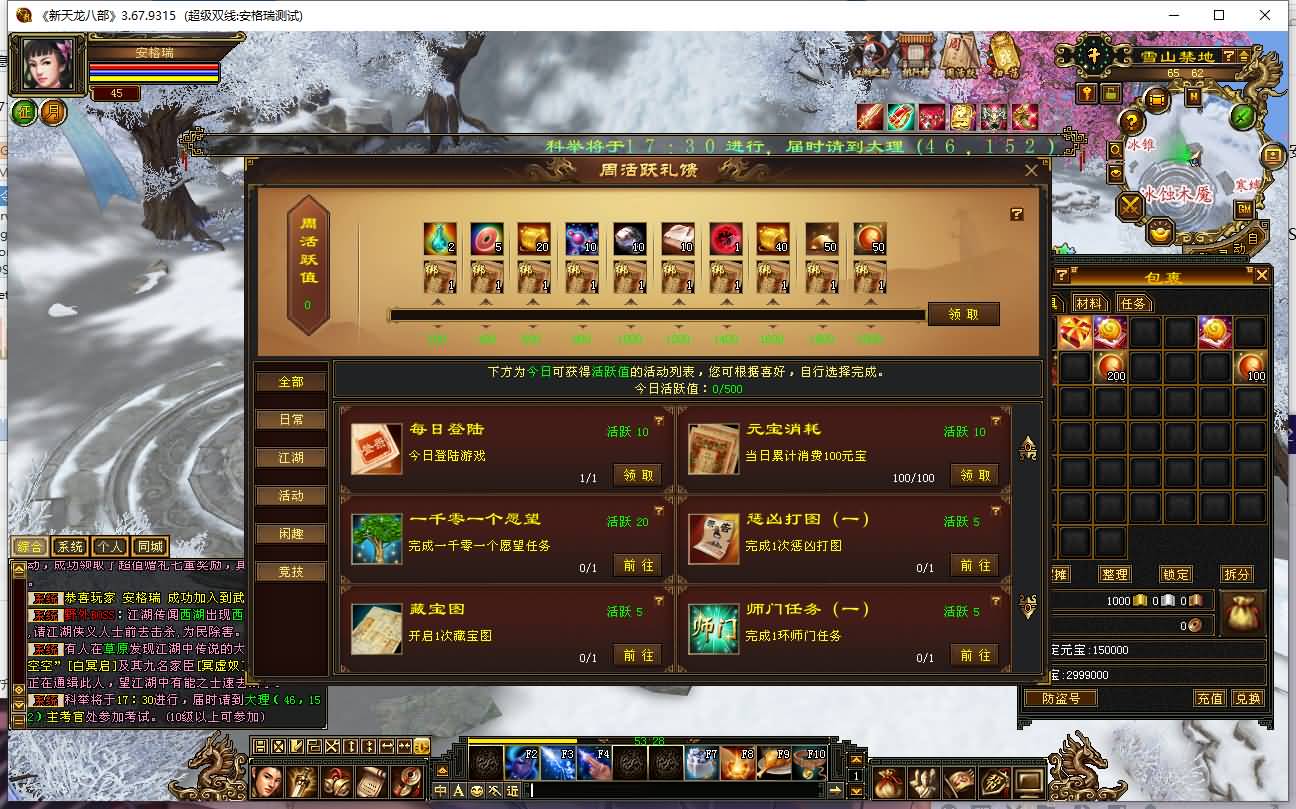Click the up scroll arrow beside the activity list
The image size is (1296, 809).
point(1026,448)
